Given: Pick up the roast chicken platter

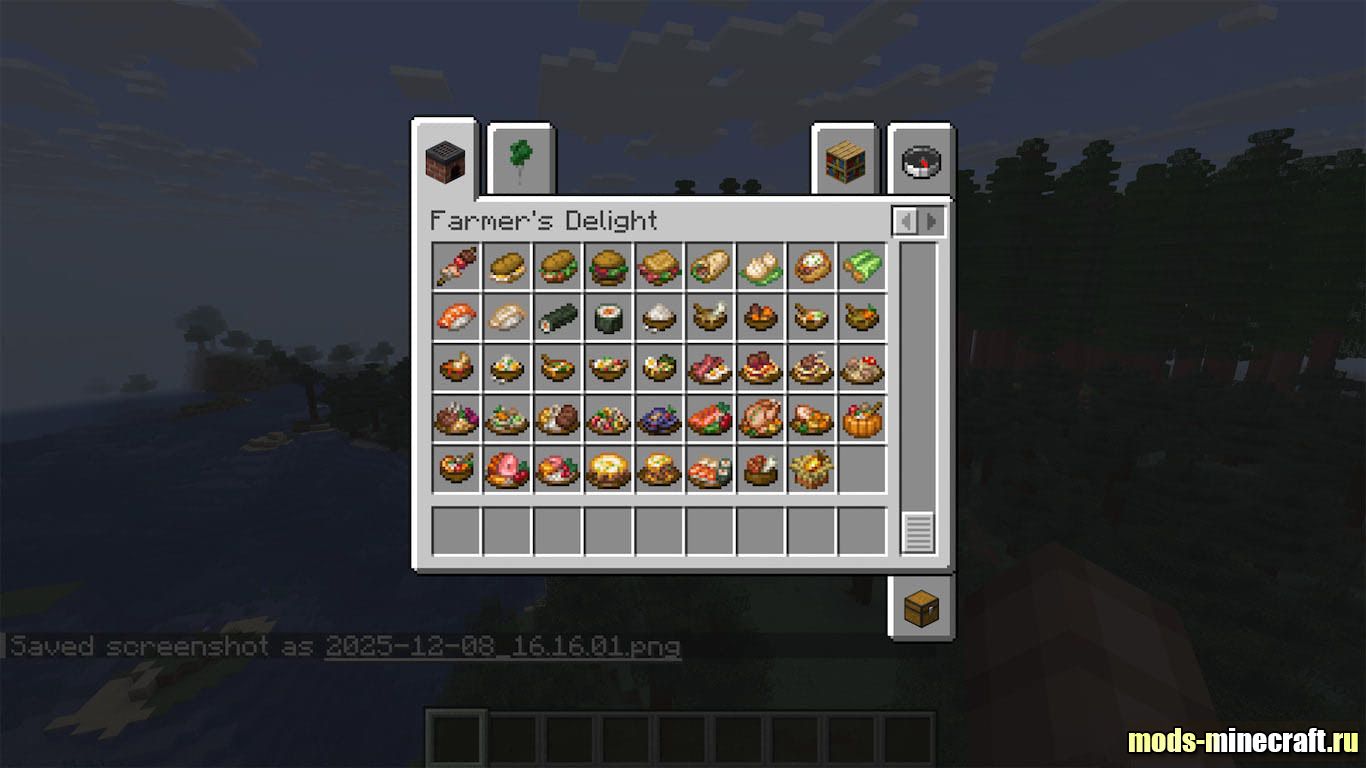Looking at the screenshot, I should [x=760, y=419].
